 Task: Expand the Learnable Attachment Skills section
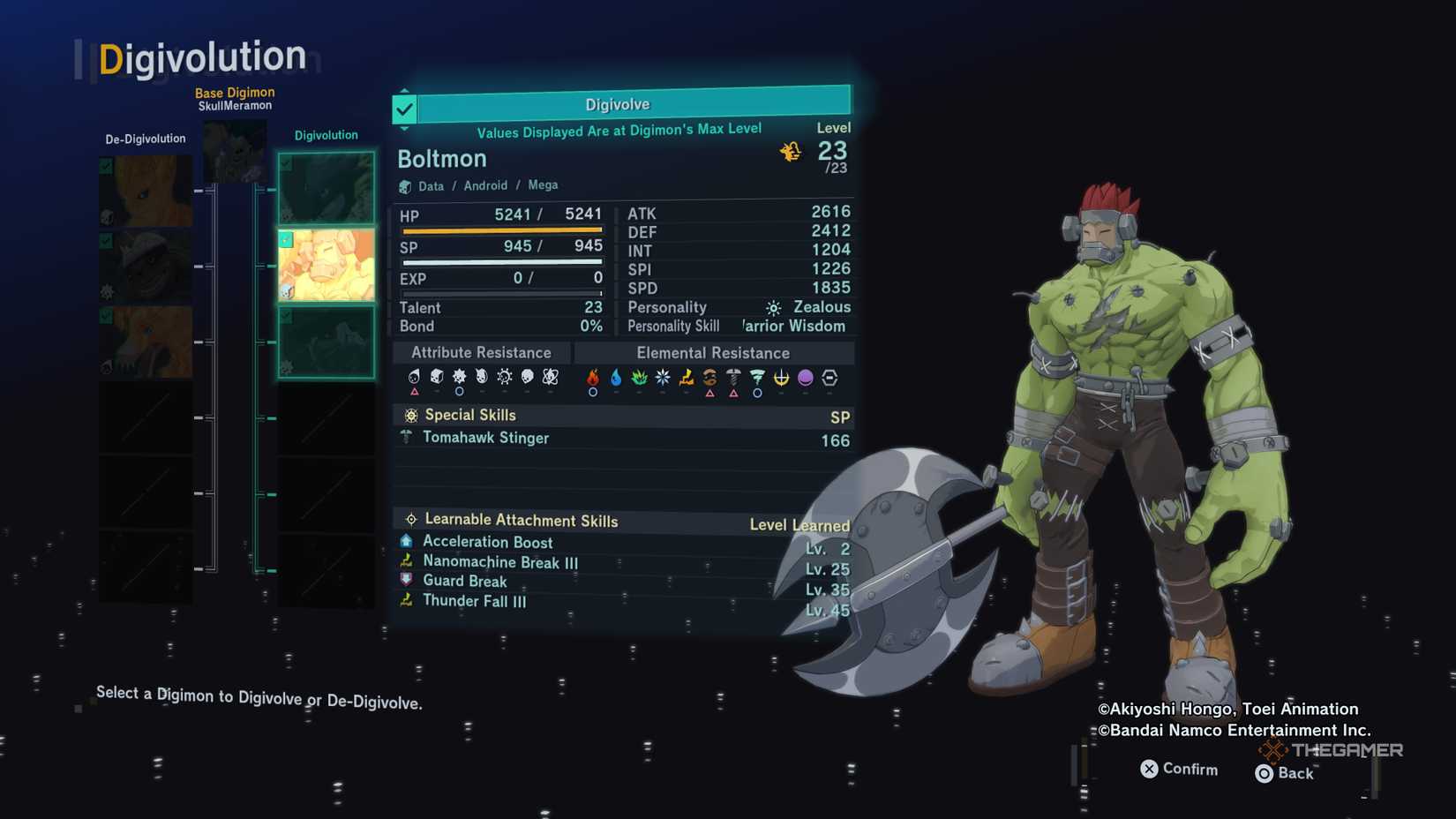521,520
